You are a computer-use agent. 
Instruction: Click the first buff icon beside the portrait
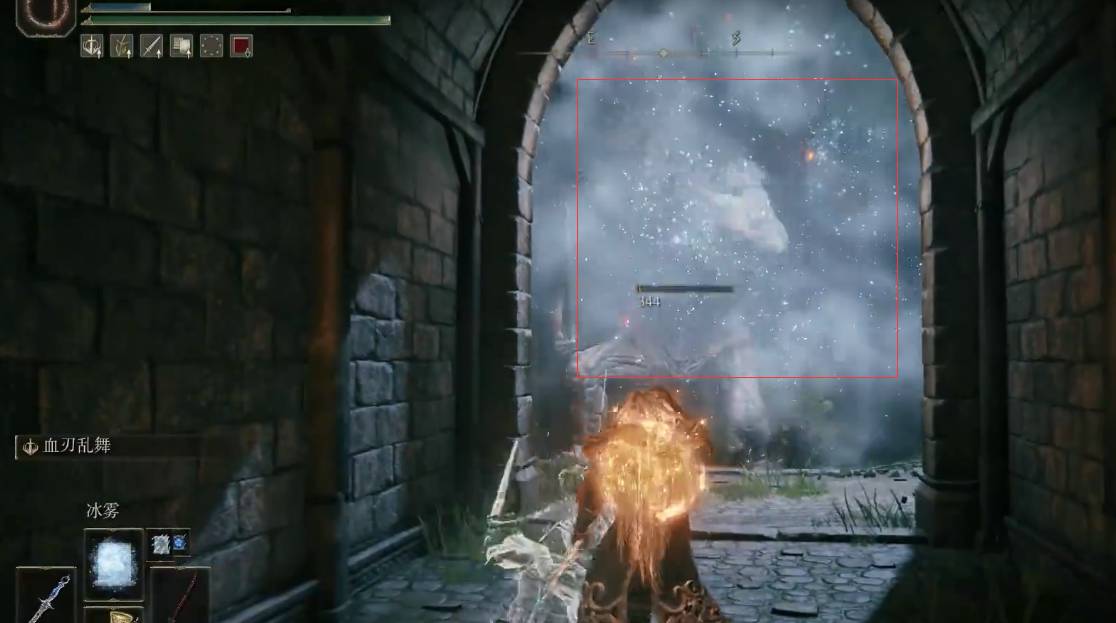[92, 45]
